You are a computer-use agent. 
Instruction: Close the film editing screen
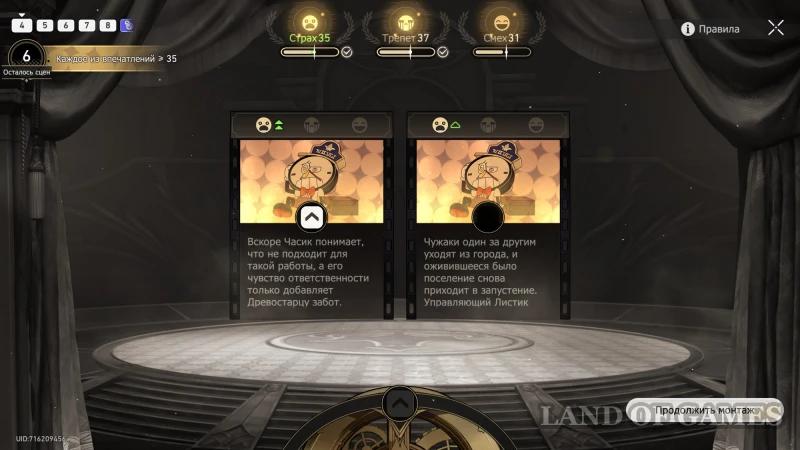coord(776,28)
